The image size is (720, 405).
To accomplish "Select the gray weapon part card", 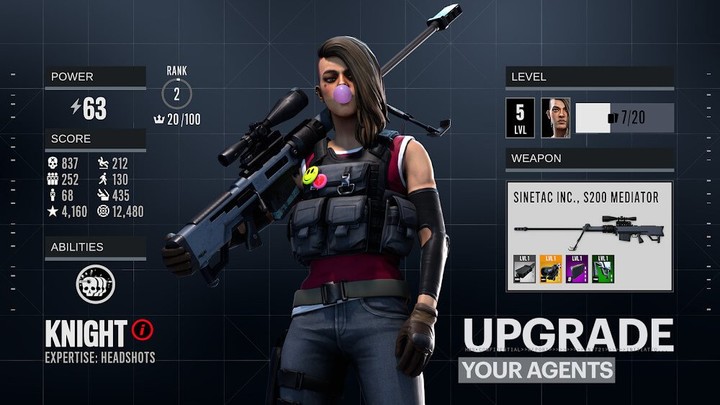I will (525, 270).
